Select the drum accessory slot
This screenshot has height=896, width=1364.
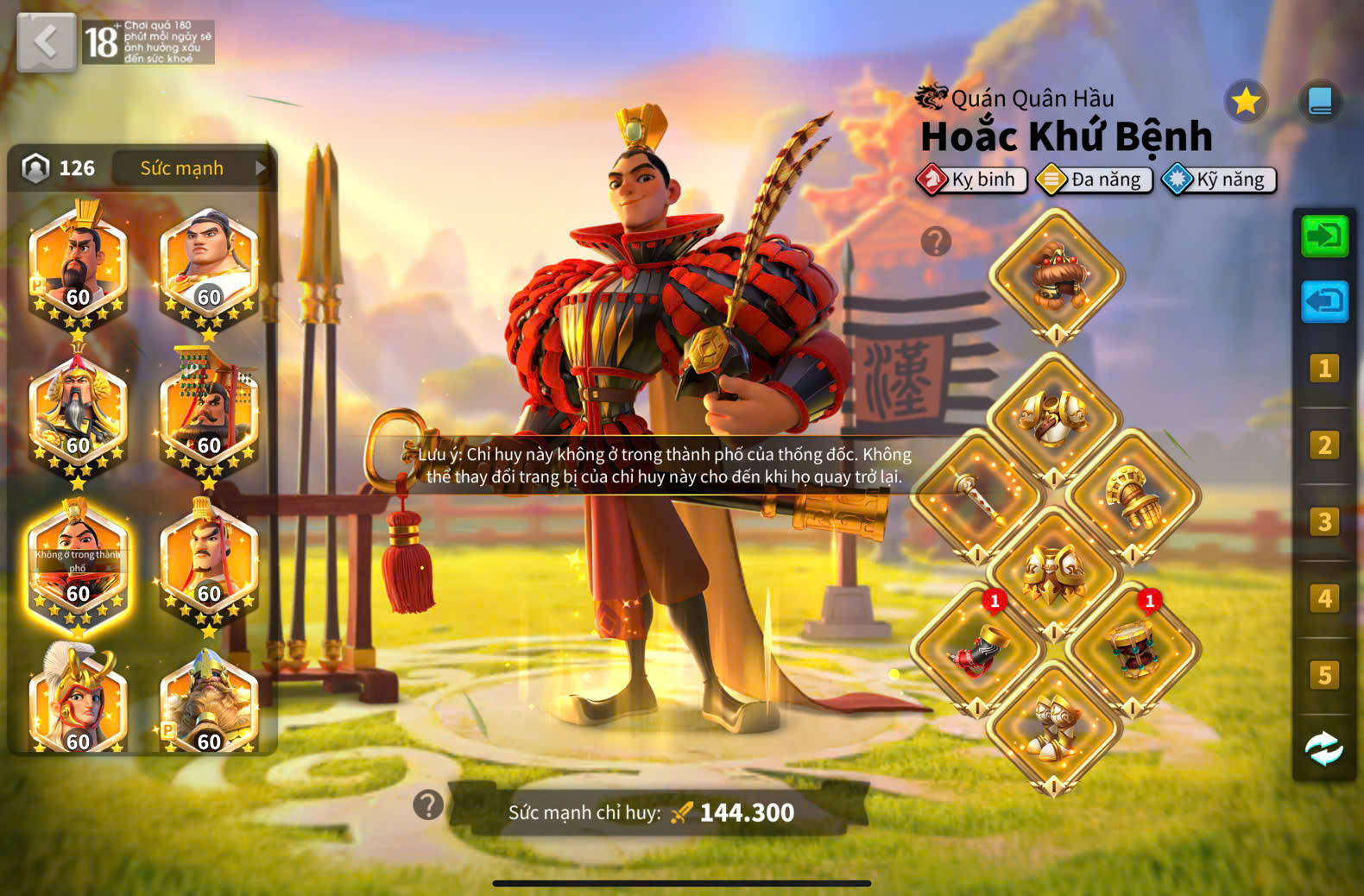click(x=1132, y=649)
